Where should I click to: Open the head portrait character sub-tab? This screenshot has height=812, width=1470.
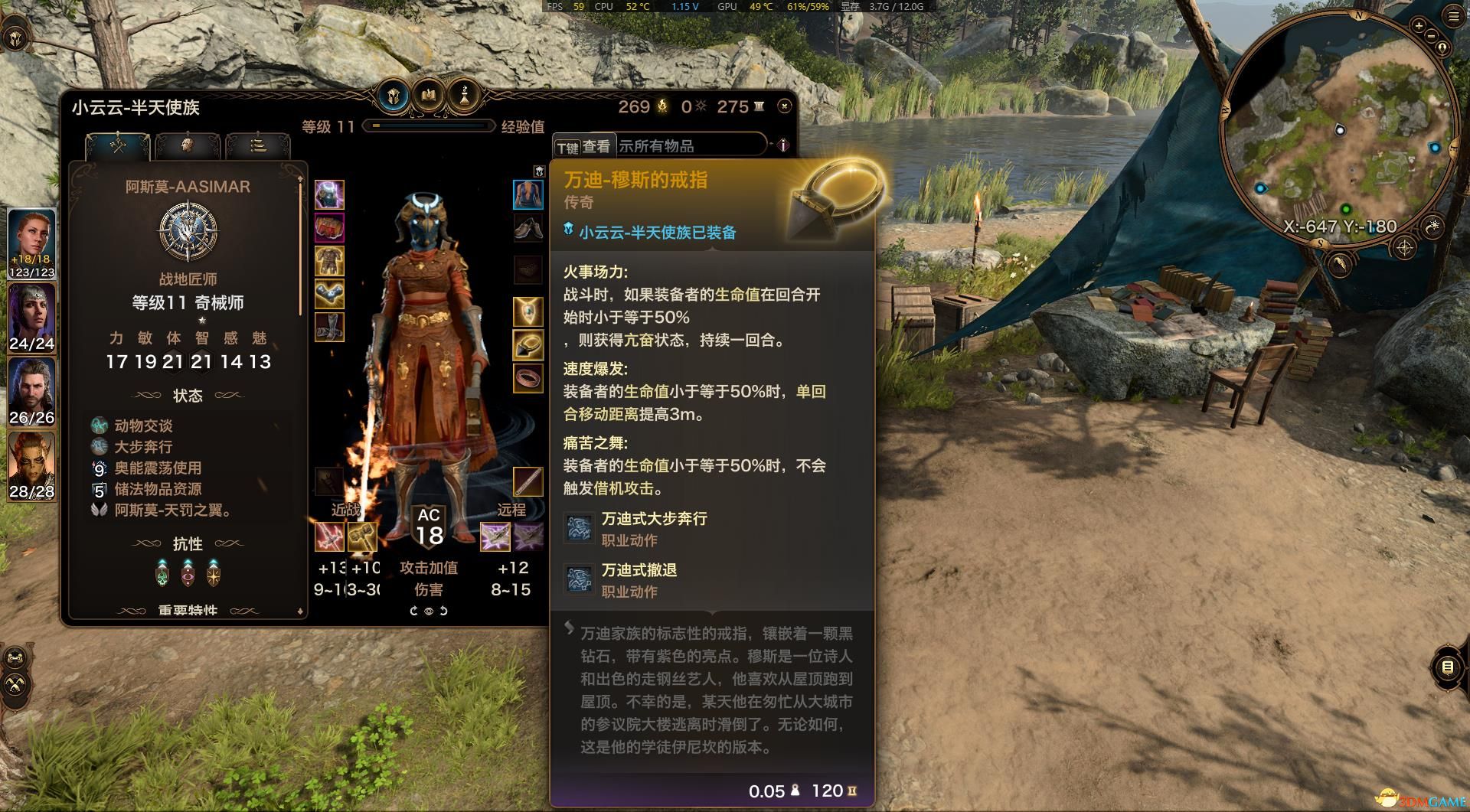click(187, 145)
